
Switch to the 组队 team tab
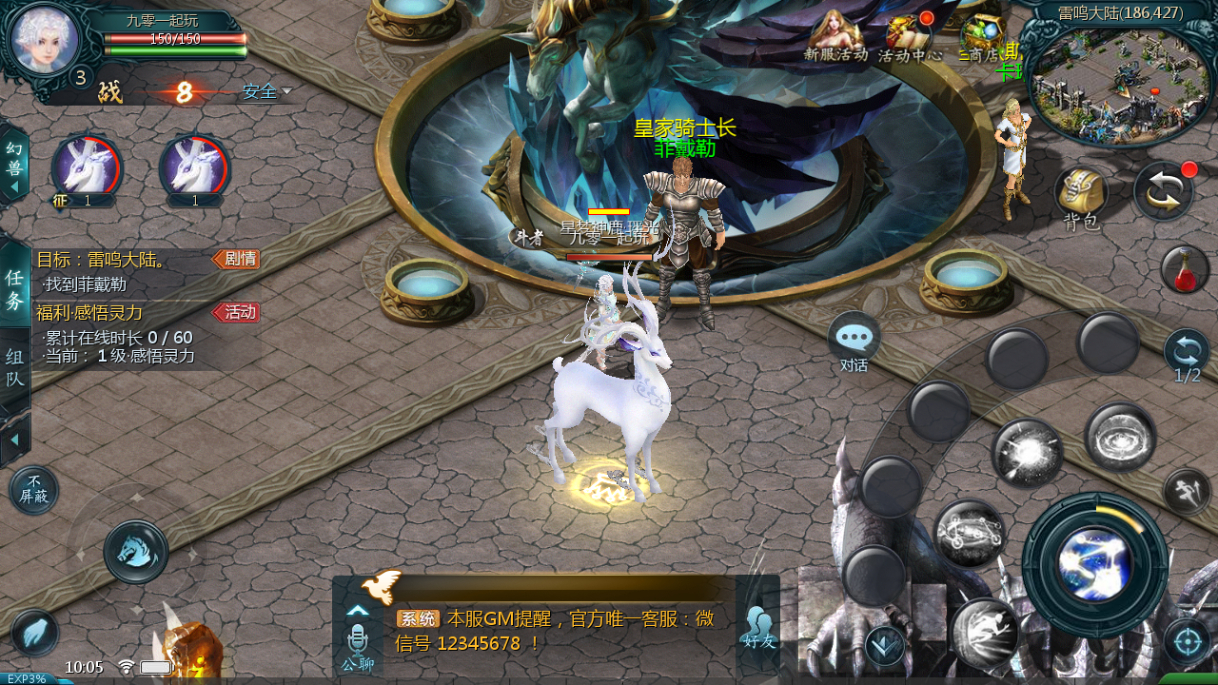[x=15, y=367]
